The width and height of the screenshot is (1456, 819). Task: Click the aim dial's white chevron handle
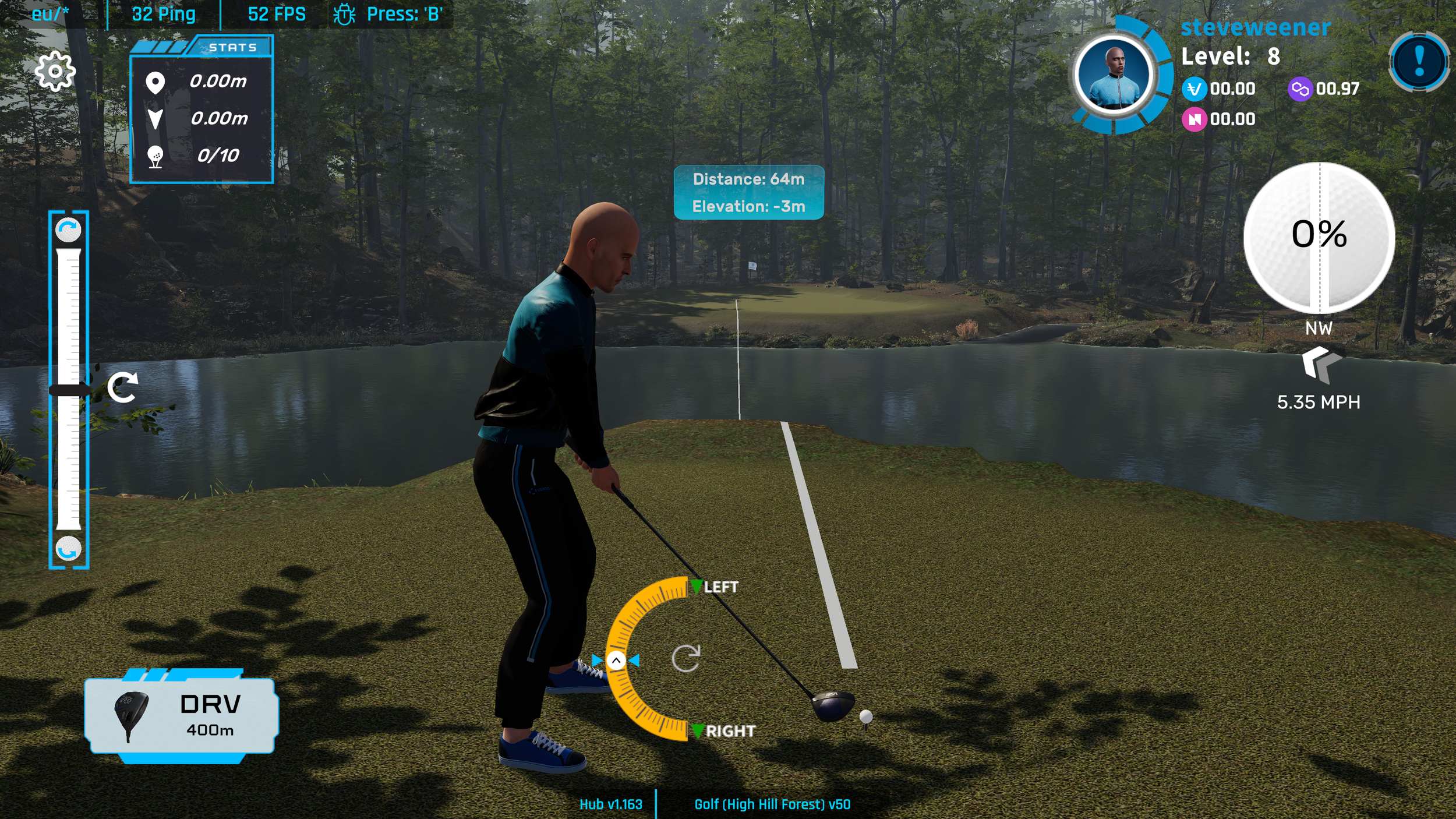pos(616,661)
